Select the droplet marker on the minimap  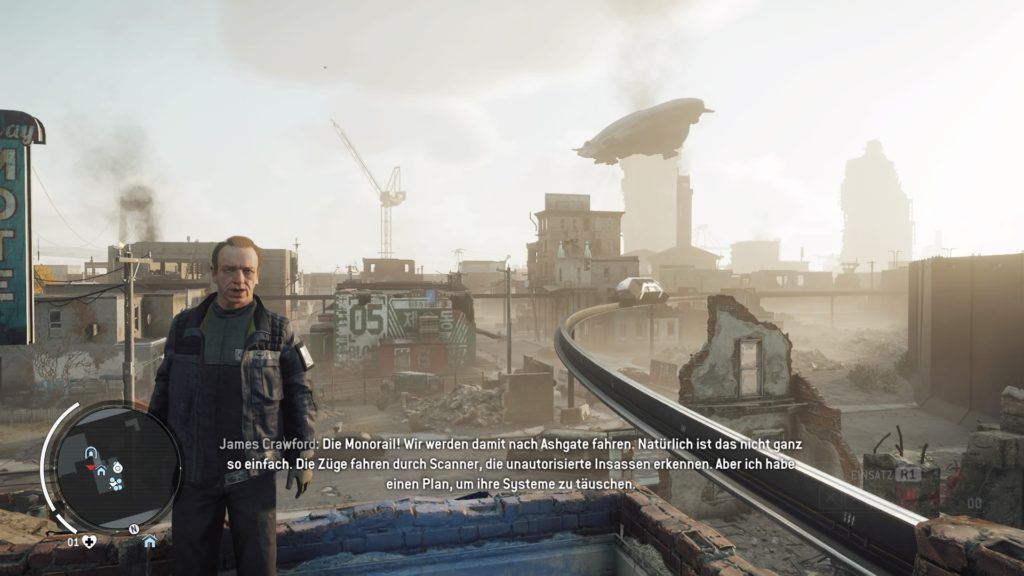click(117, 467)
